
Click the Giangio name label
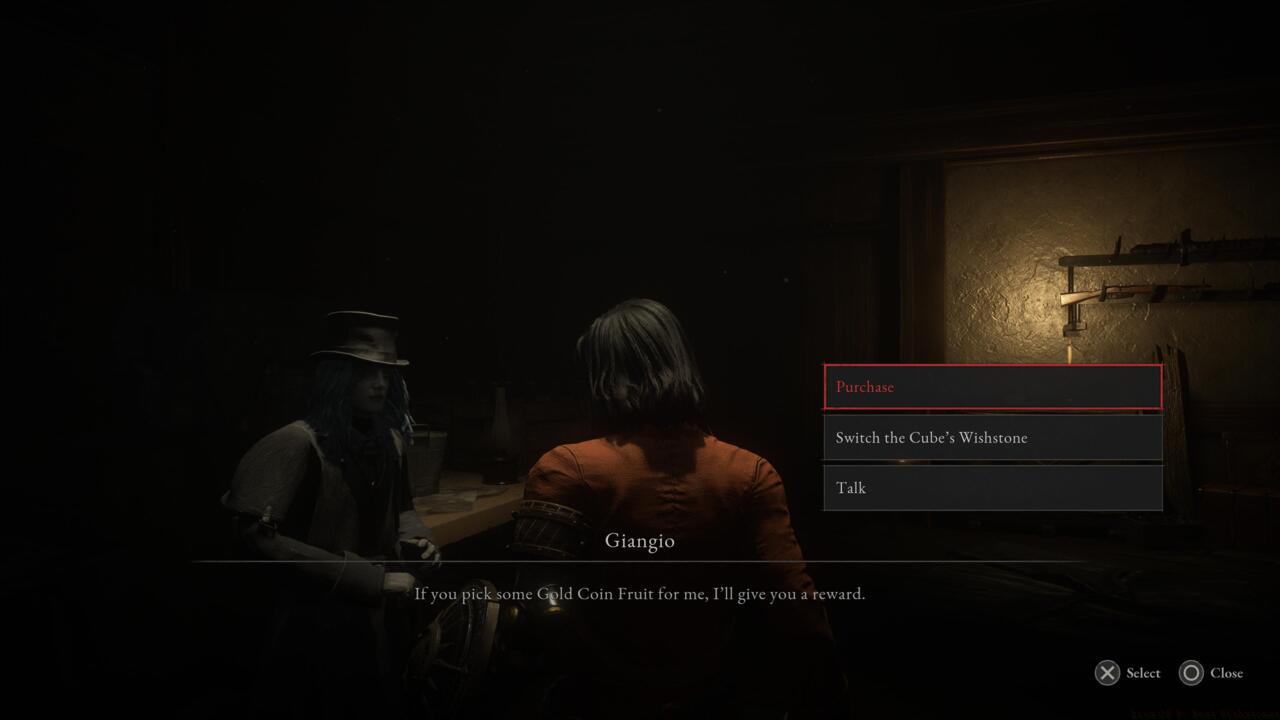tap(640, 540)
